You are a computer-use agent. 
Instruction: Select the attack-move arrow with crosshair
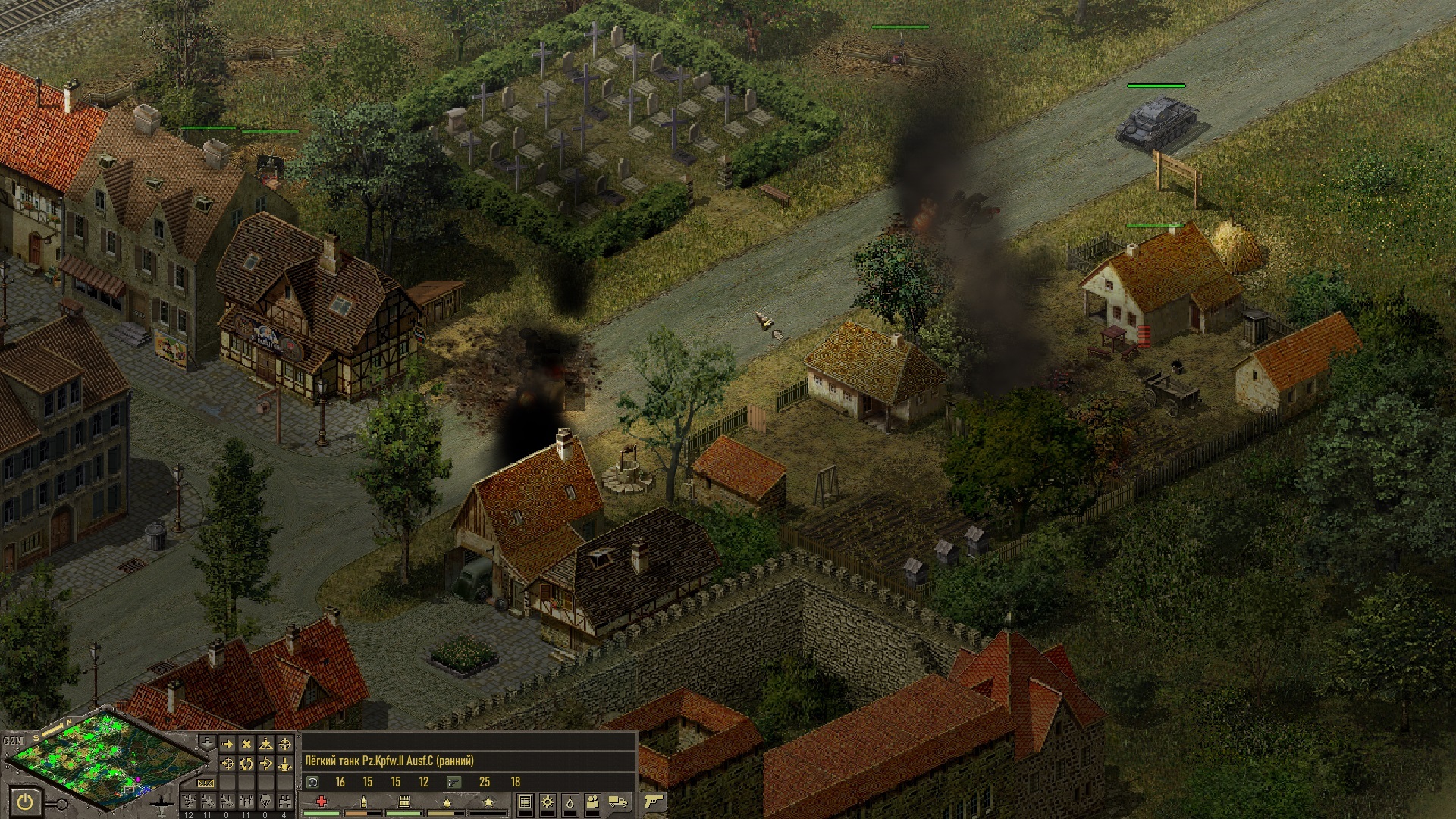pyautogui.click(x=227, y=764)
